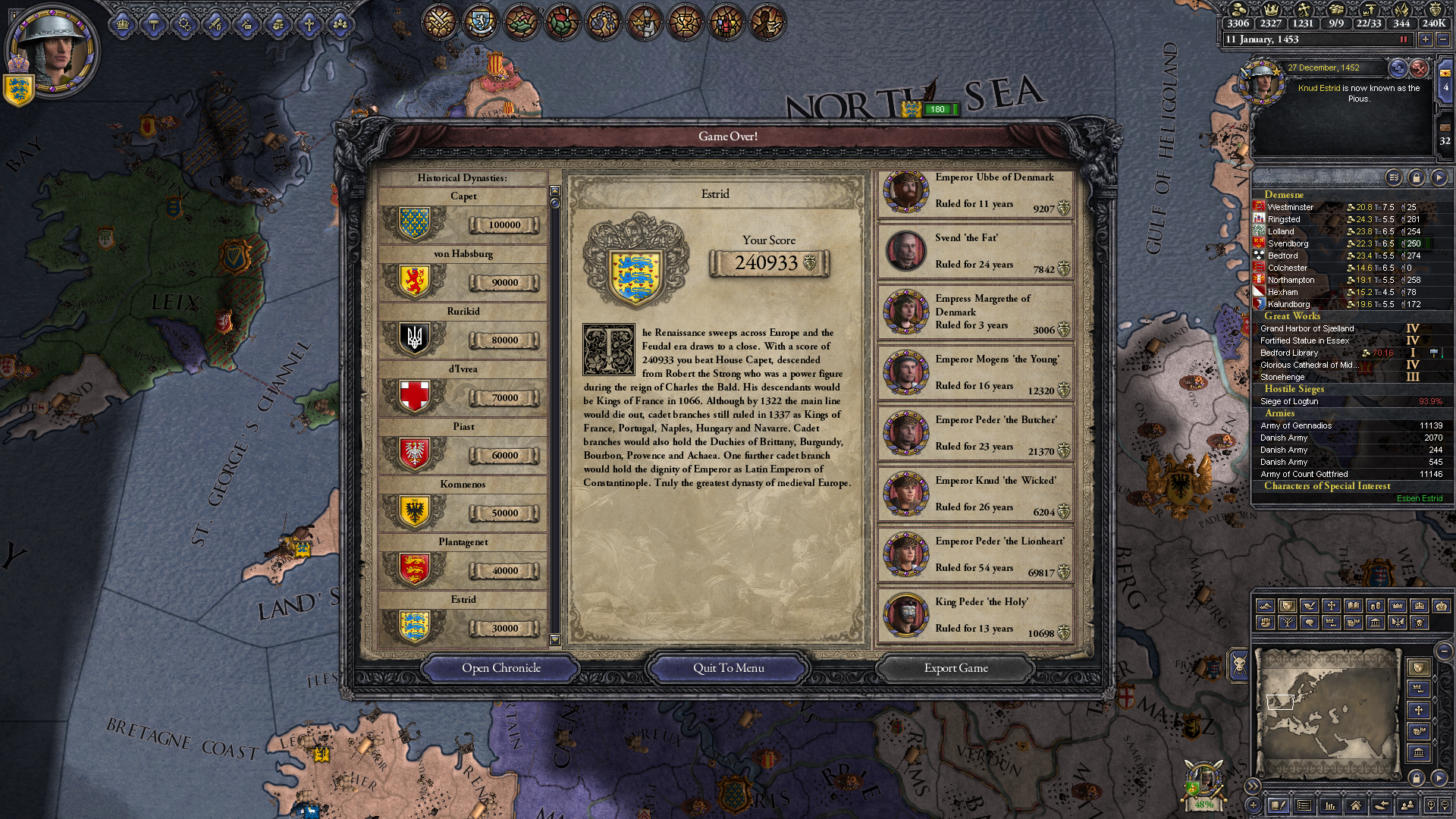The height and width of the screenshot is (819, 1456).
Task: Select the Plantagenet dynasty entry
Action: coord(463,563)
